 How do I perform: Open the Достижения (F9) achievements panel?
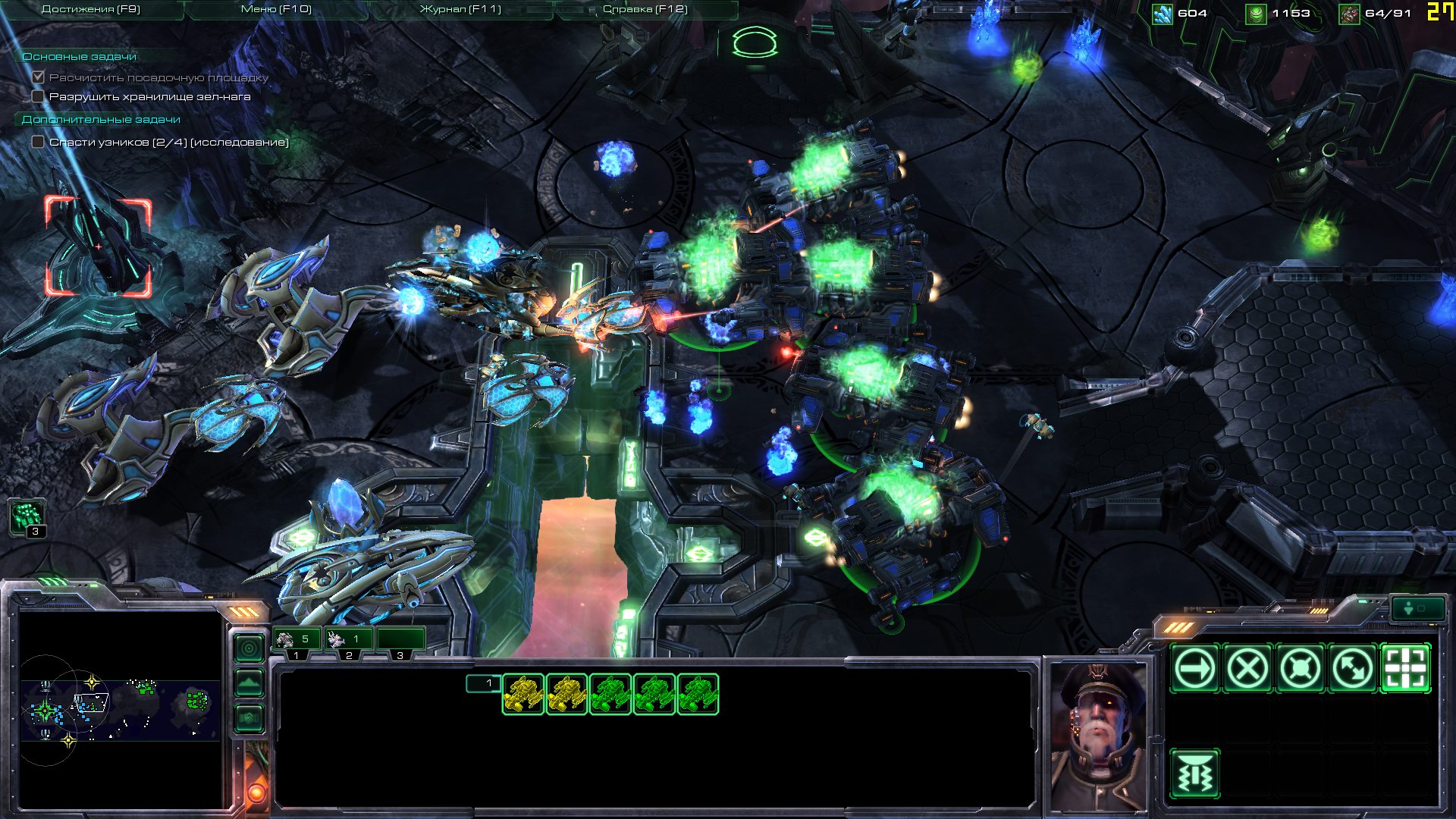(90, 10)
